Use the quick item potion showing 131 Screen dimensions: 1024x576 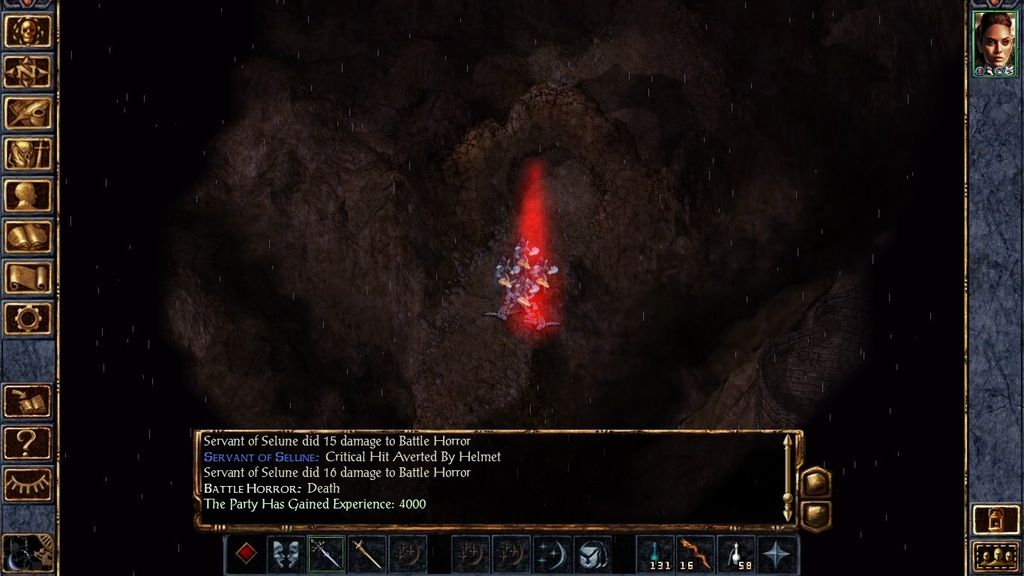point(657,554)
